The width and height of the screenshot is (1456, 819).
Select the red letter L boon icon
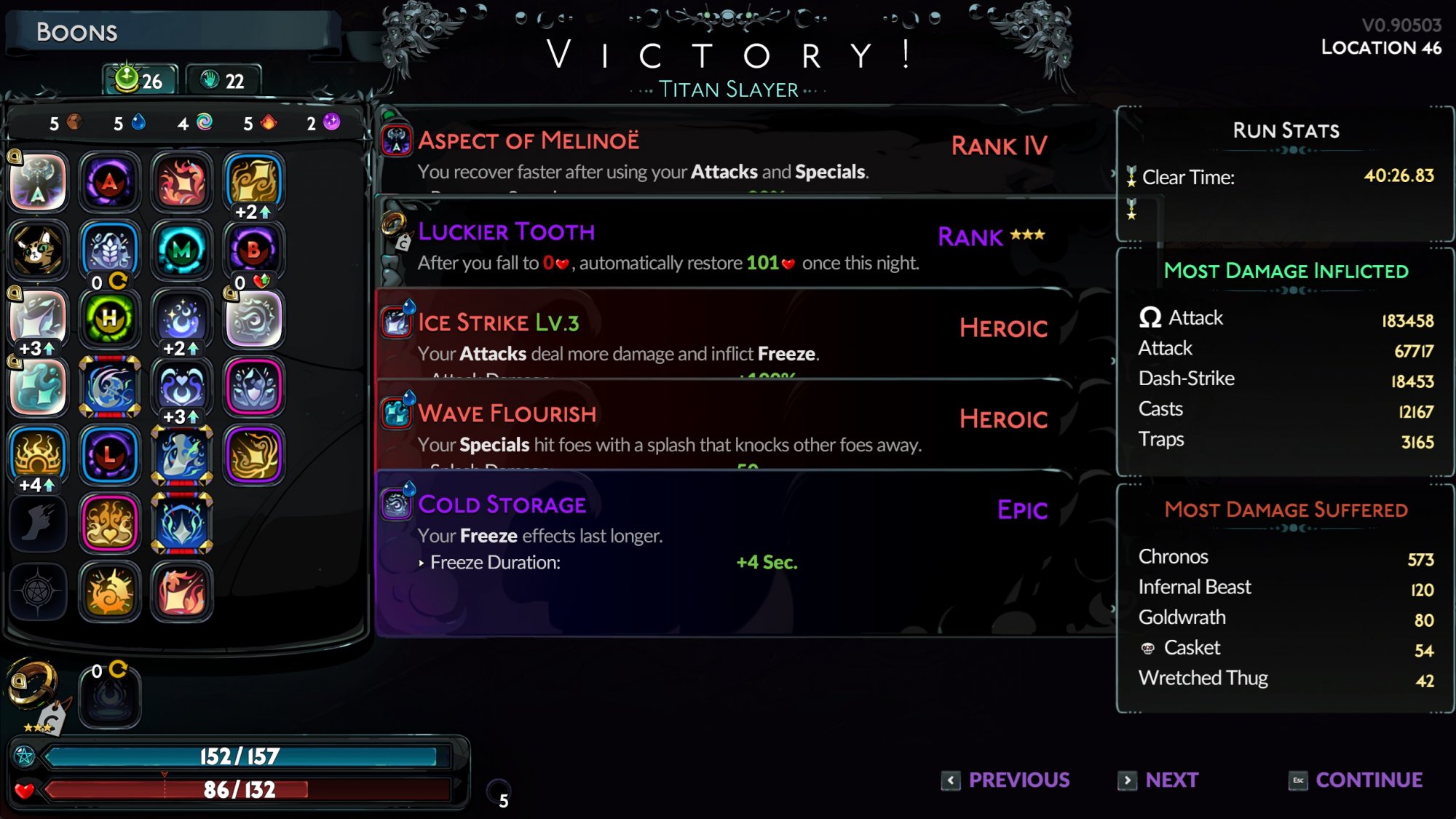pos(109,455)
